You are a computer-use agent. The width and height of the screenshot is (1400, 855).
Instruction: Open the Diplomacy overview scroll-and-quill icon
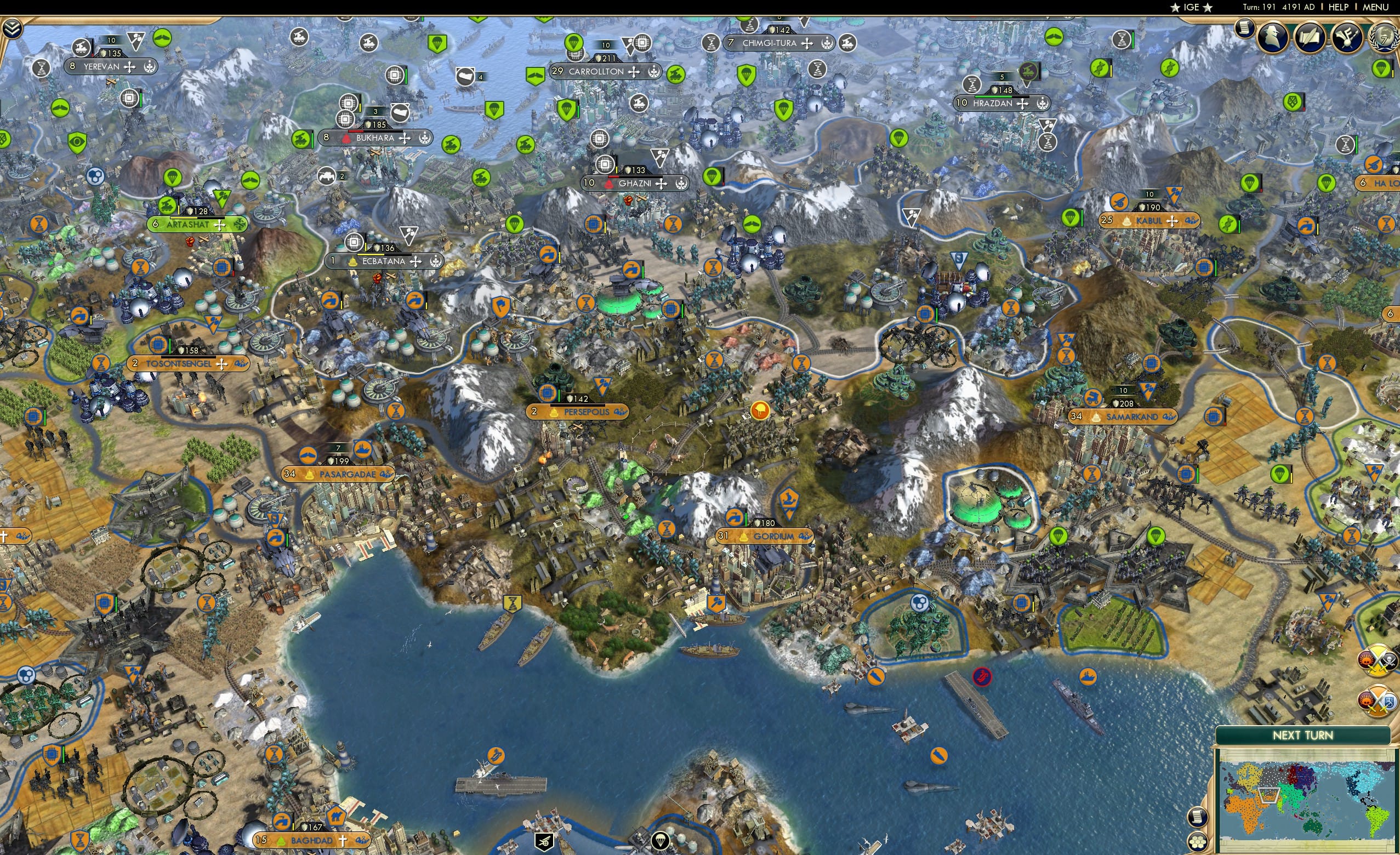pos(1311,36)
